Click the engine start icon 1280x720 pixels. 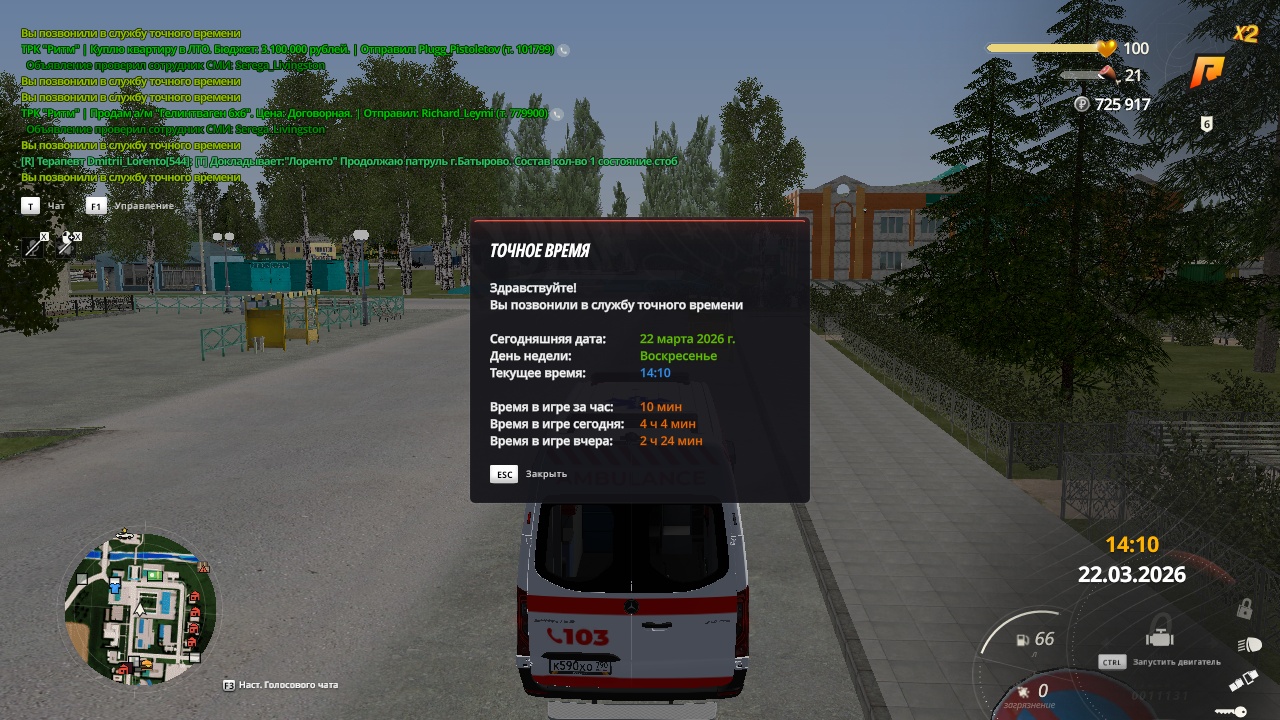(x=1160, y=633)
